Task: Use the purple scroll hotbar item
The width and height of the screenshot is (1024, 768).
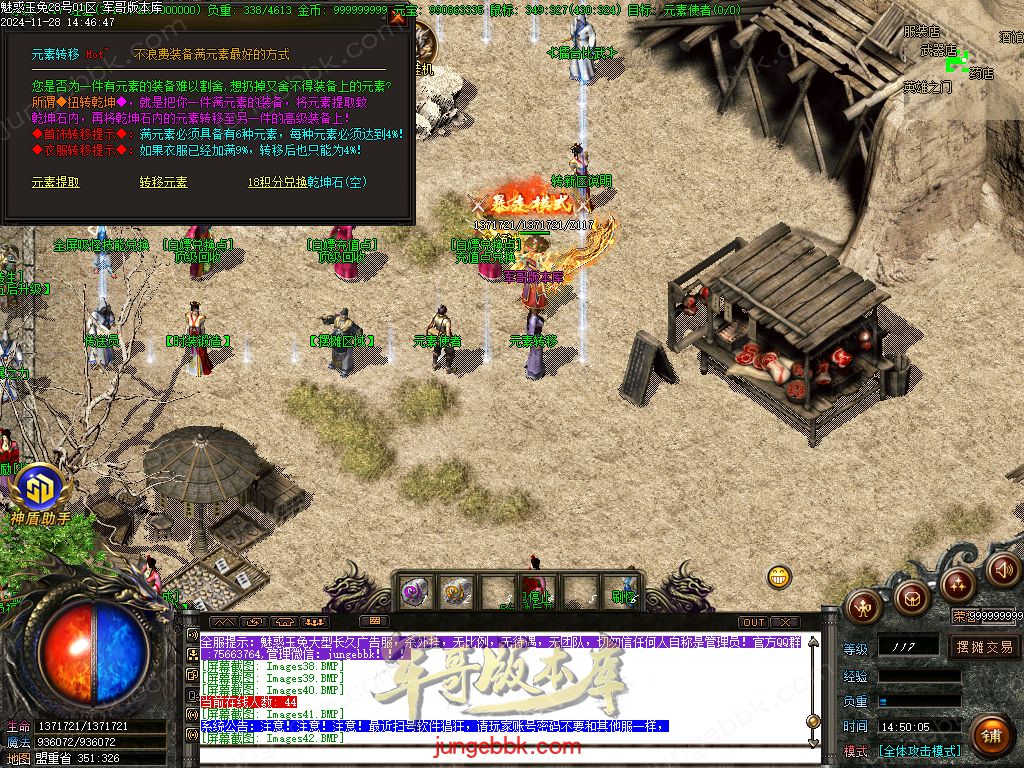Action: [x=414, y=592]
